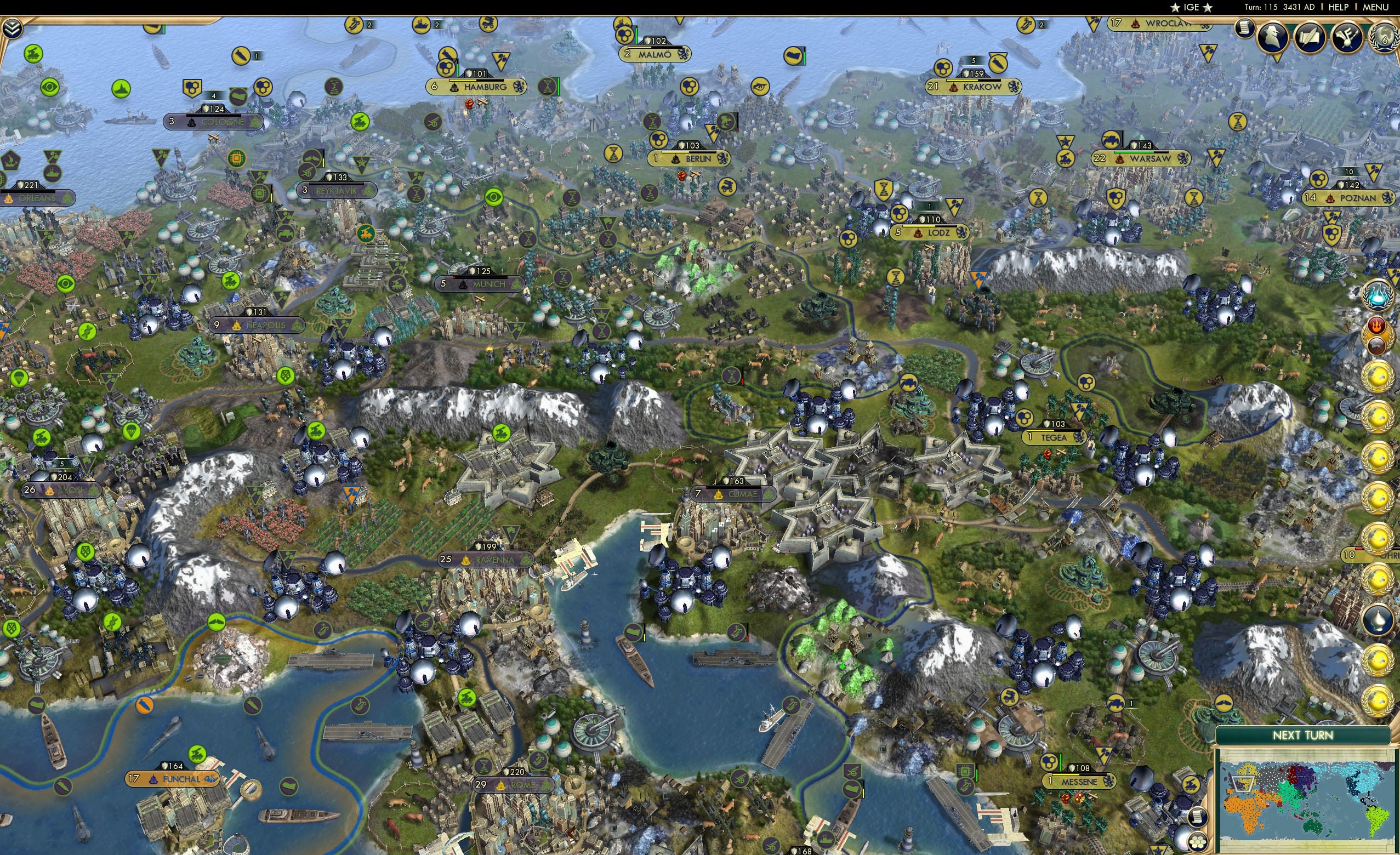Open the Social Policies icon
This screenshot has width=1400, height=855.
[1347, 37]
